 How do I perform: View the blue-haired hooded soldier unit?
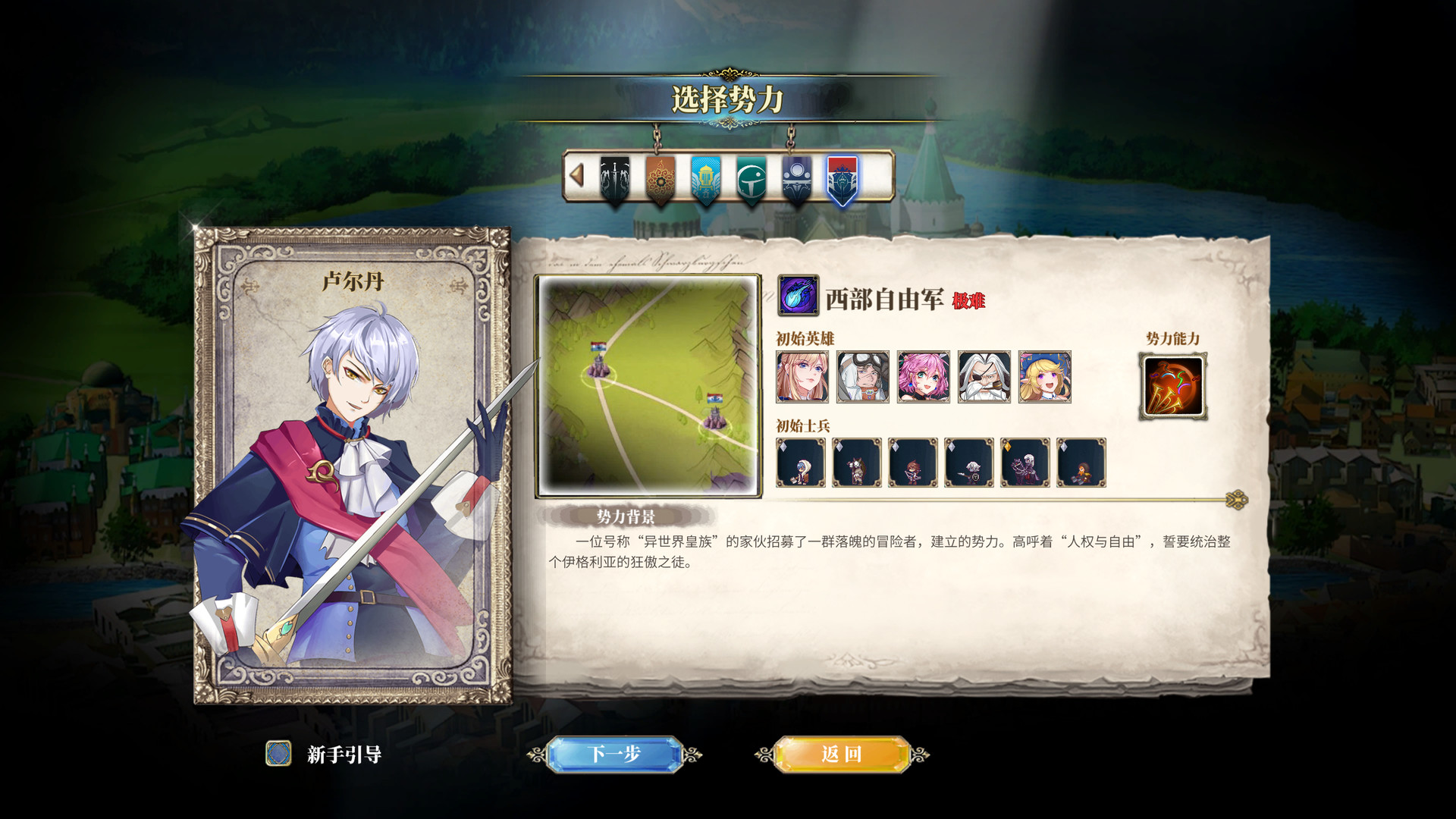pos(801,463)
